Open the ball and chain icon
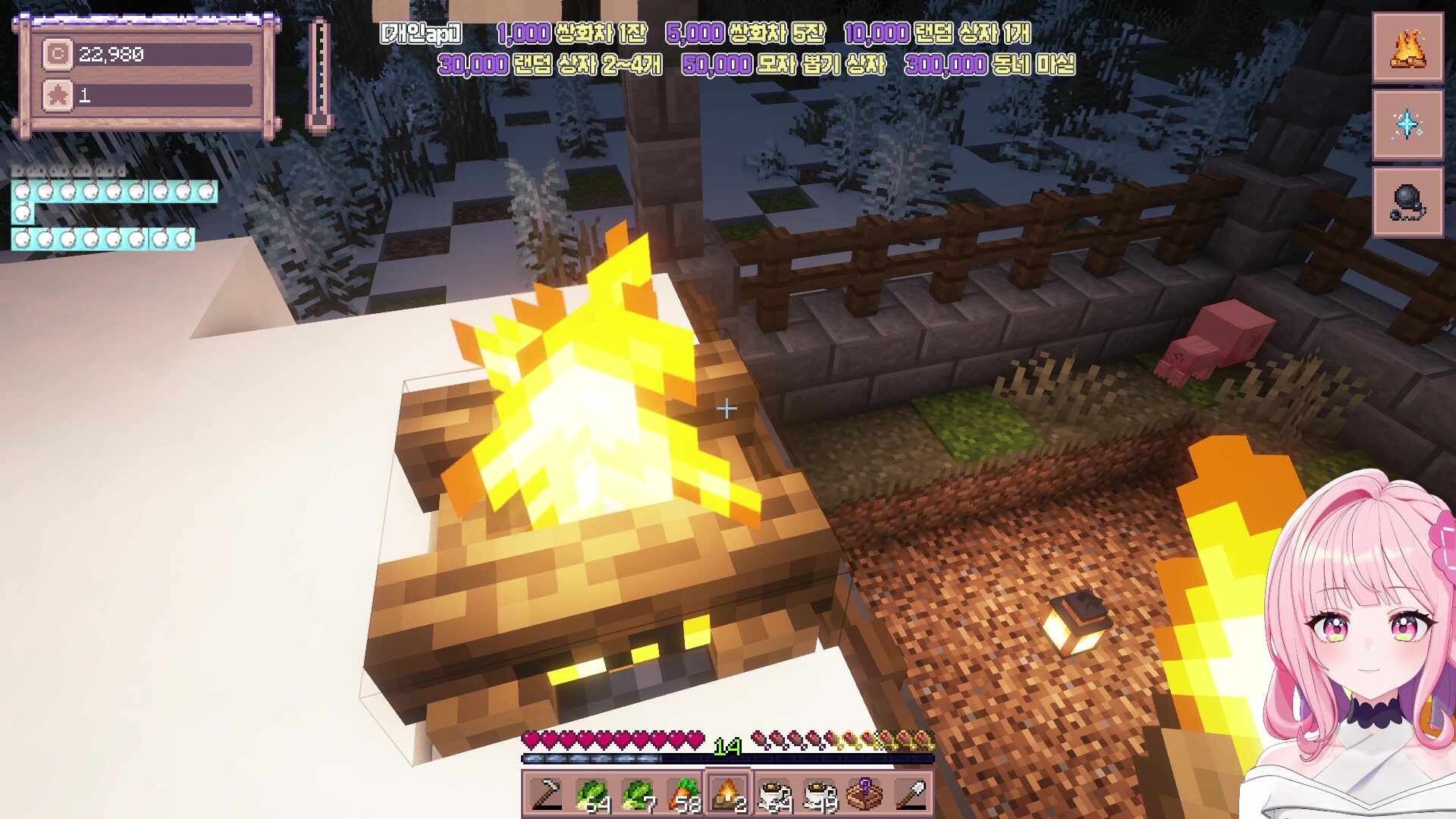Viewport: 1456px width, 819px height. pyautogui.click(x=1407, y=202)
